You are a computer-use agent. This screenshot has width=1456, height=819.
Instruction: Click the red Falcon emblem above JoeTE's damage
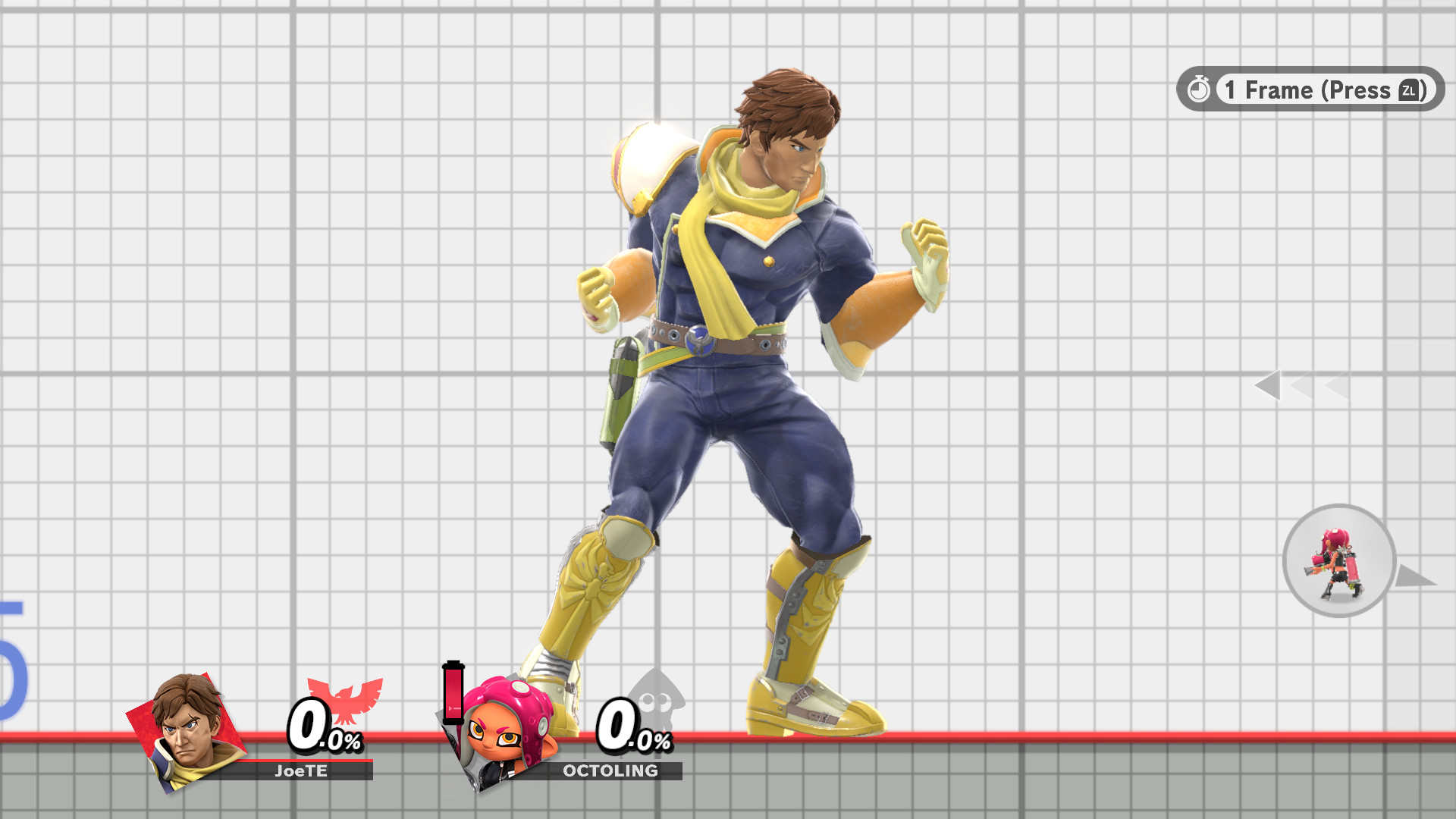(345, 698)
